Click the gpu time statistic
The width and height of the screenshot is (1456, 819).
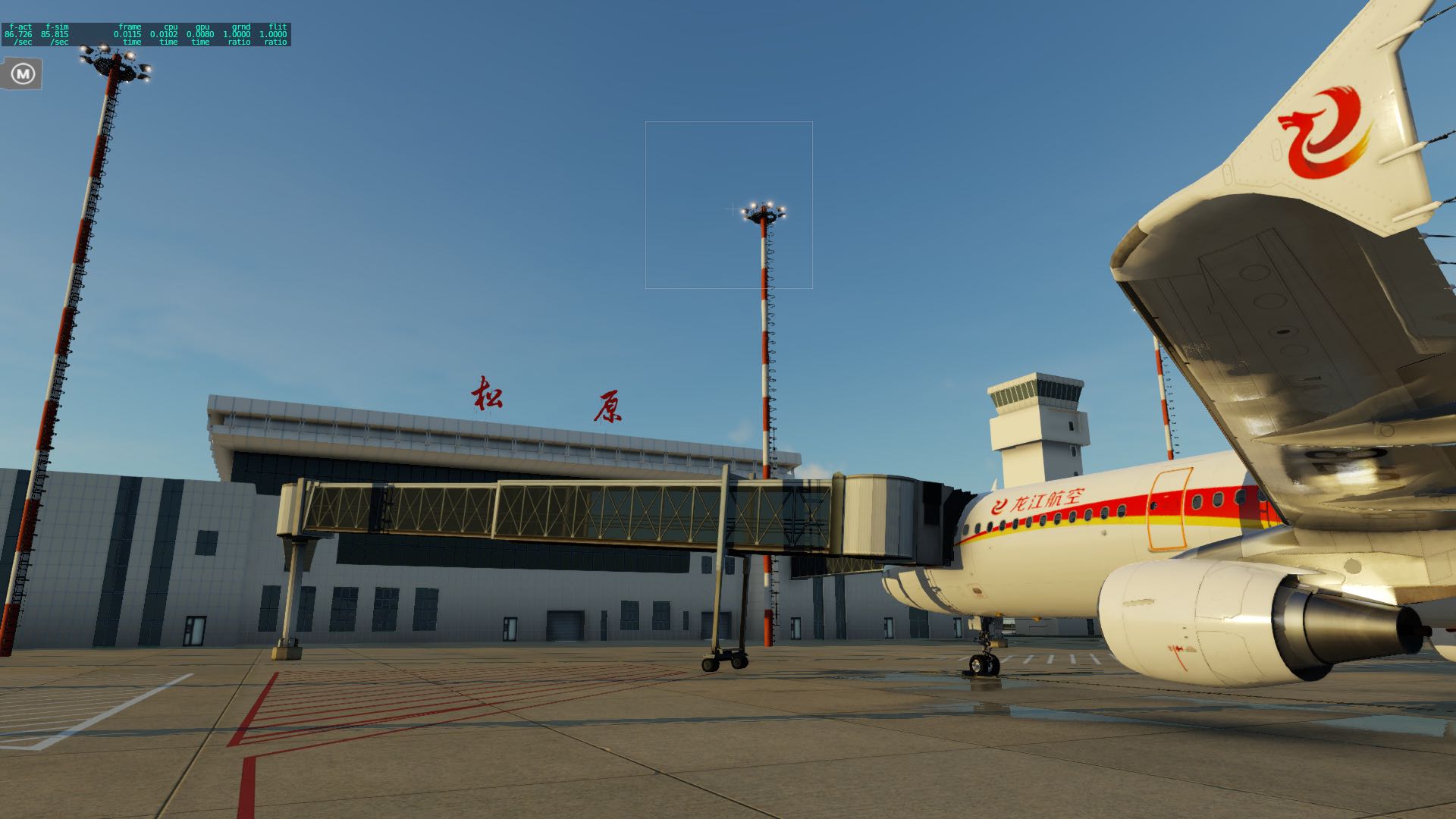point(199,34)
